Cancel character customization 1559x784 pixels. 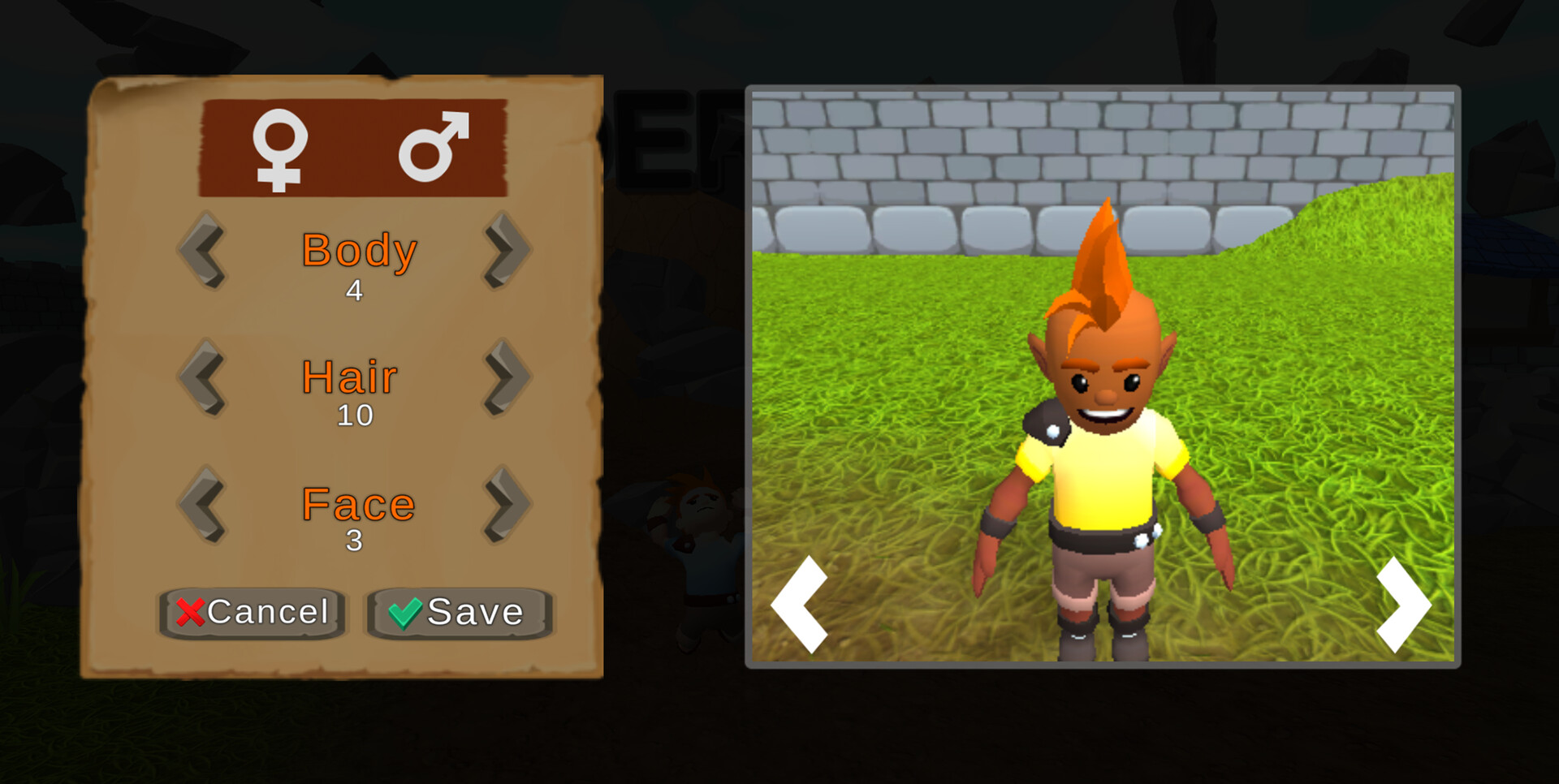pyautogui.click(x=252, y=614)
